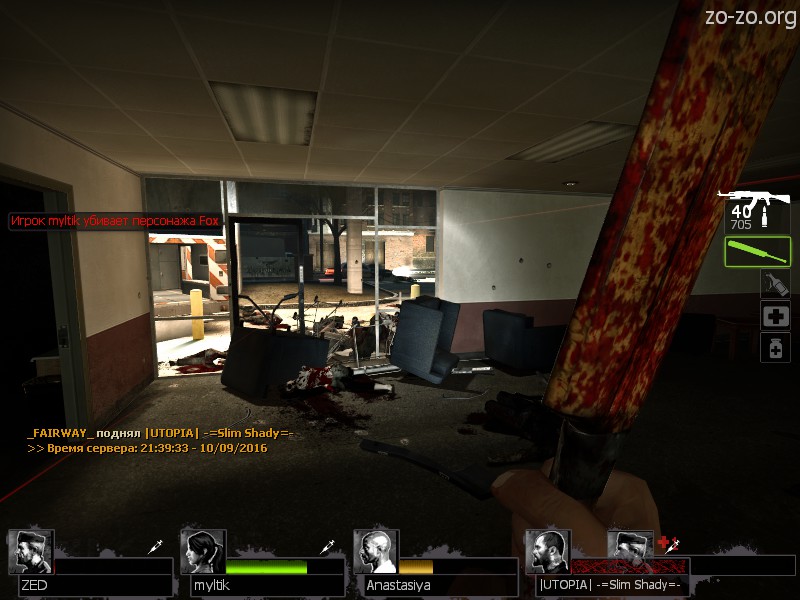800x600 pixels.
Task: Select myltik's teammate portrait
Action: pyautogui.click(x=203, y=552)
